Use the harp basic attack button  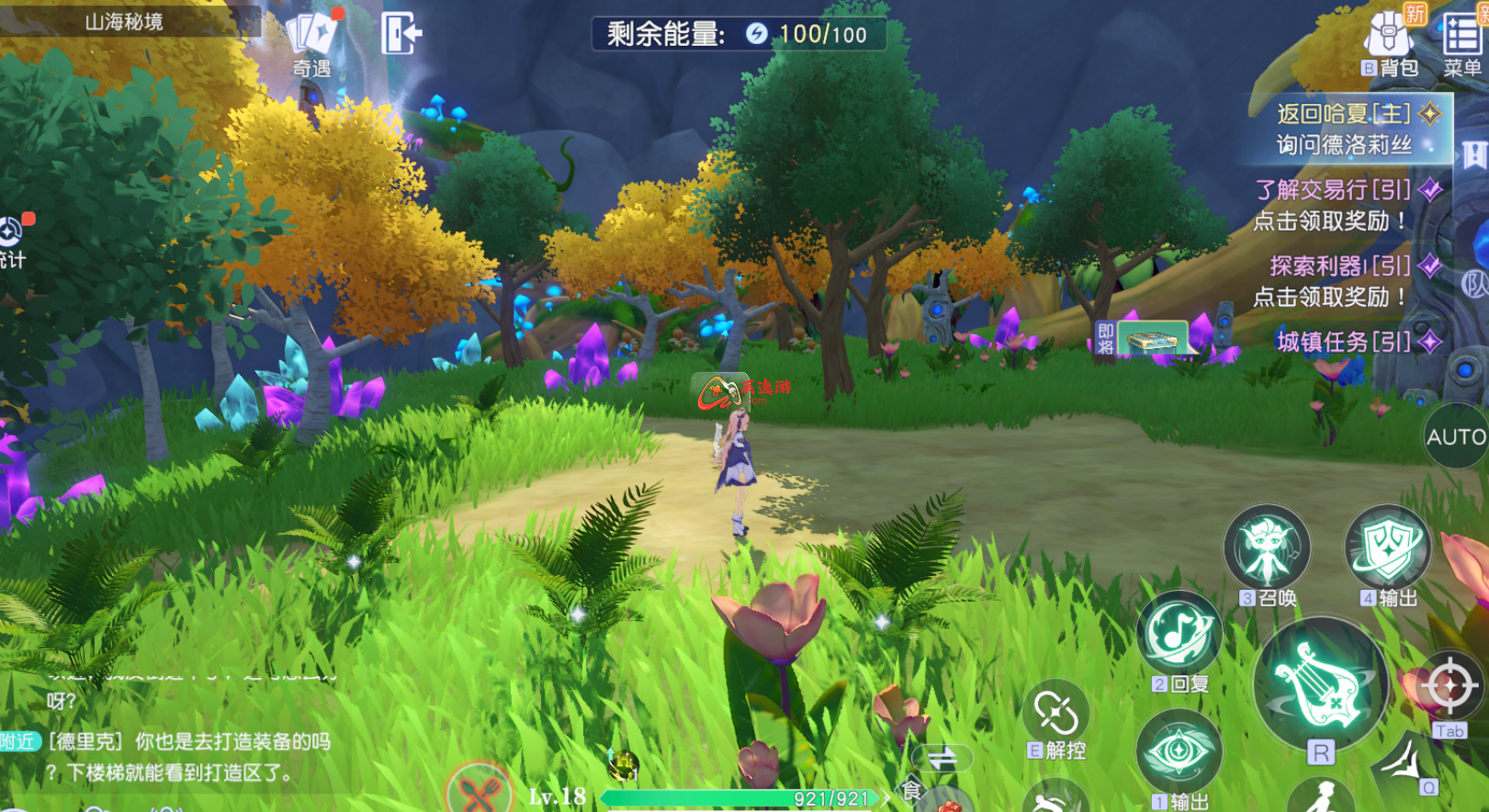point(1321,684)
